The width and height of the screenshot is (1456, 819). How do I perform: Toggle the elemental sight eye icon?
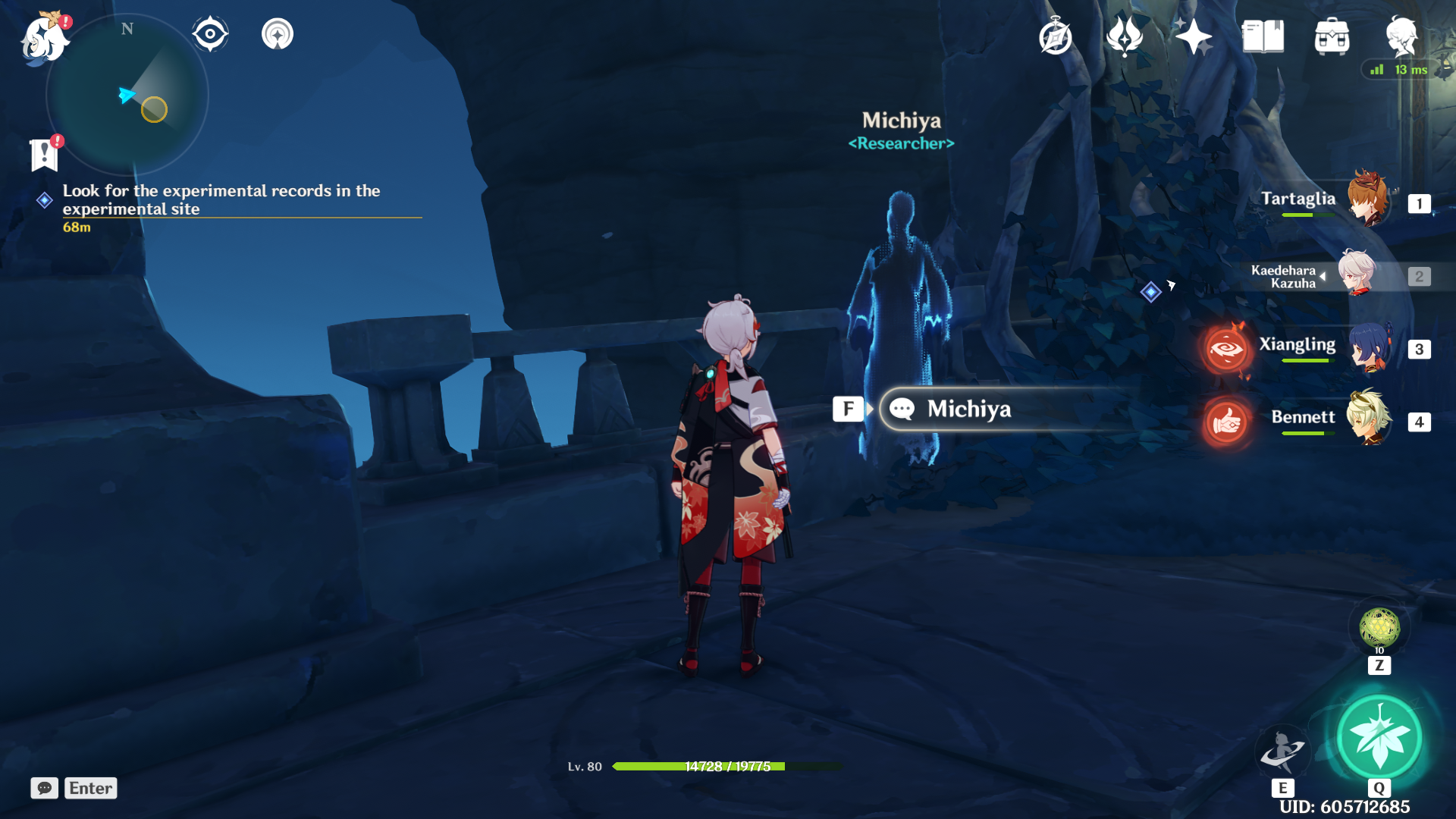click(210, 34)
